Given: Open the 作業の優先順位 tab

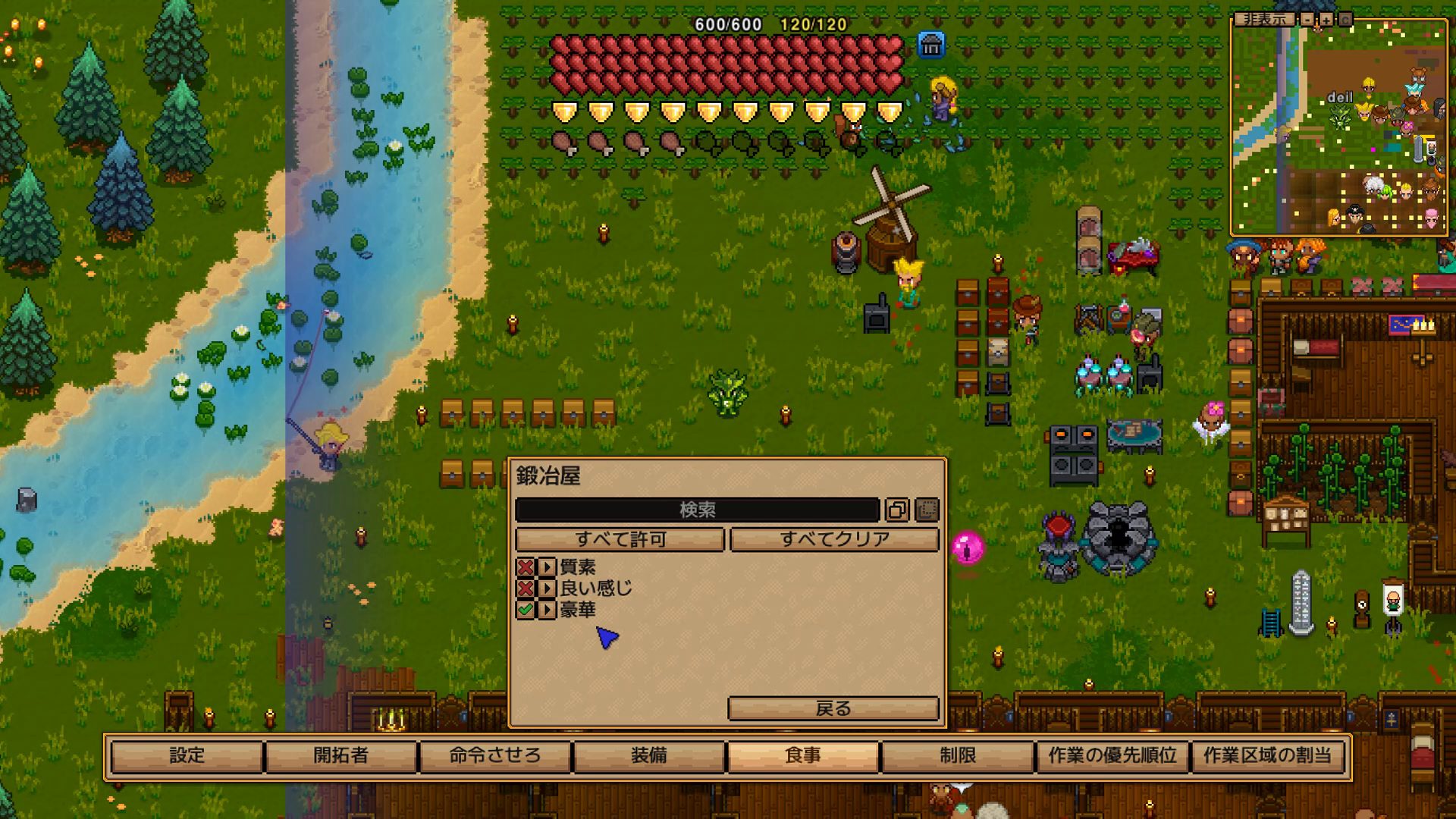Looking at the screenshot, I should tap(1112, 755).
